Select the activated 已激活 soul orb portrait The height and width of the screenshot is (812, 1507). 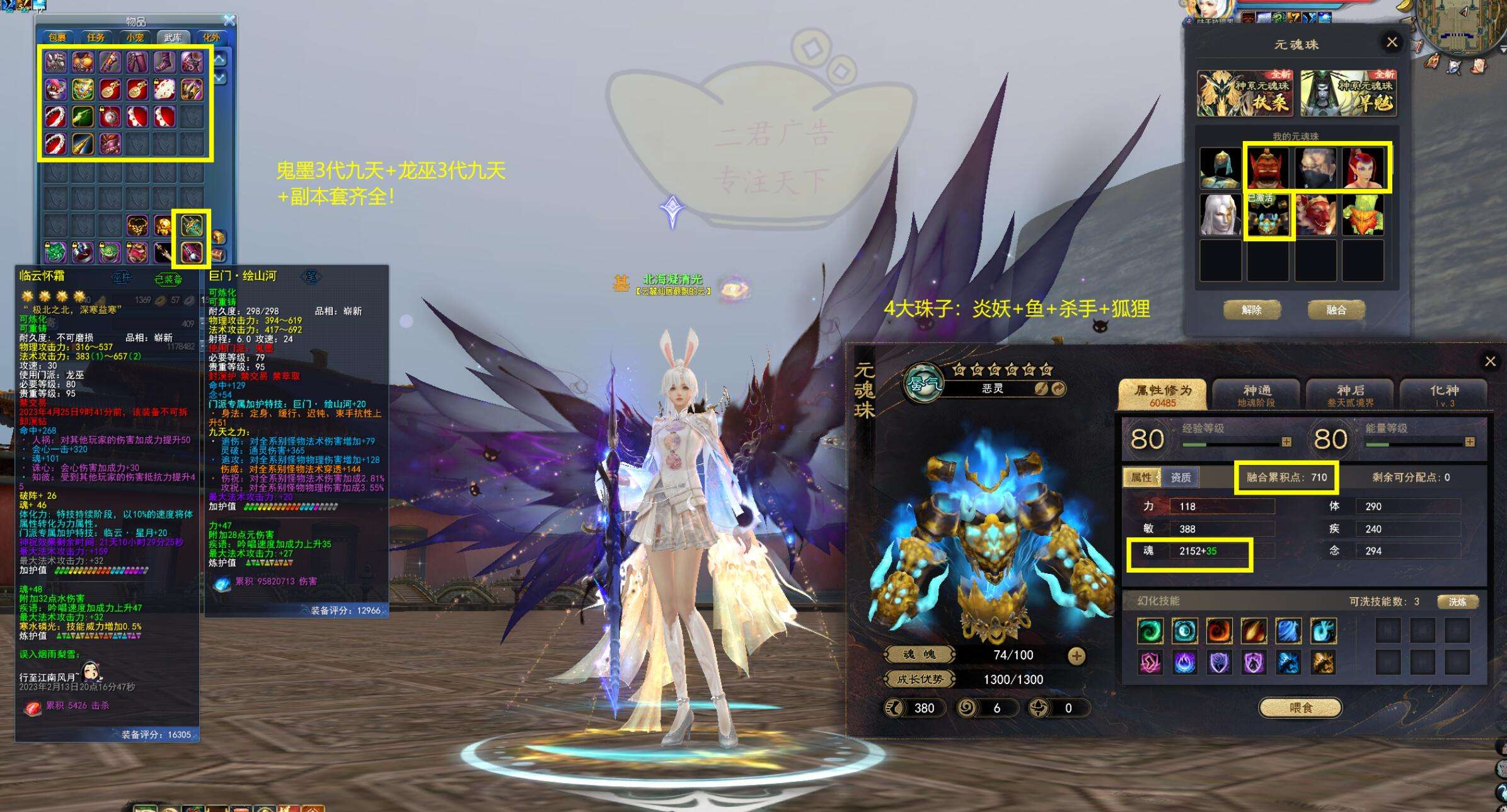click(1267, 216)
